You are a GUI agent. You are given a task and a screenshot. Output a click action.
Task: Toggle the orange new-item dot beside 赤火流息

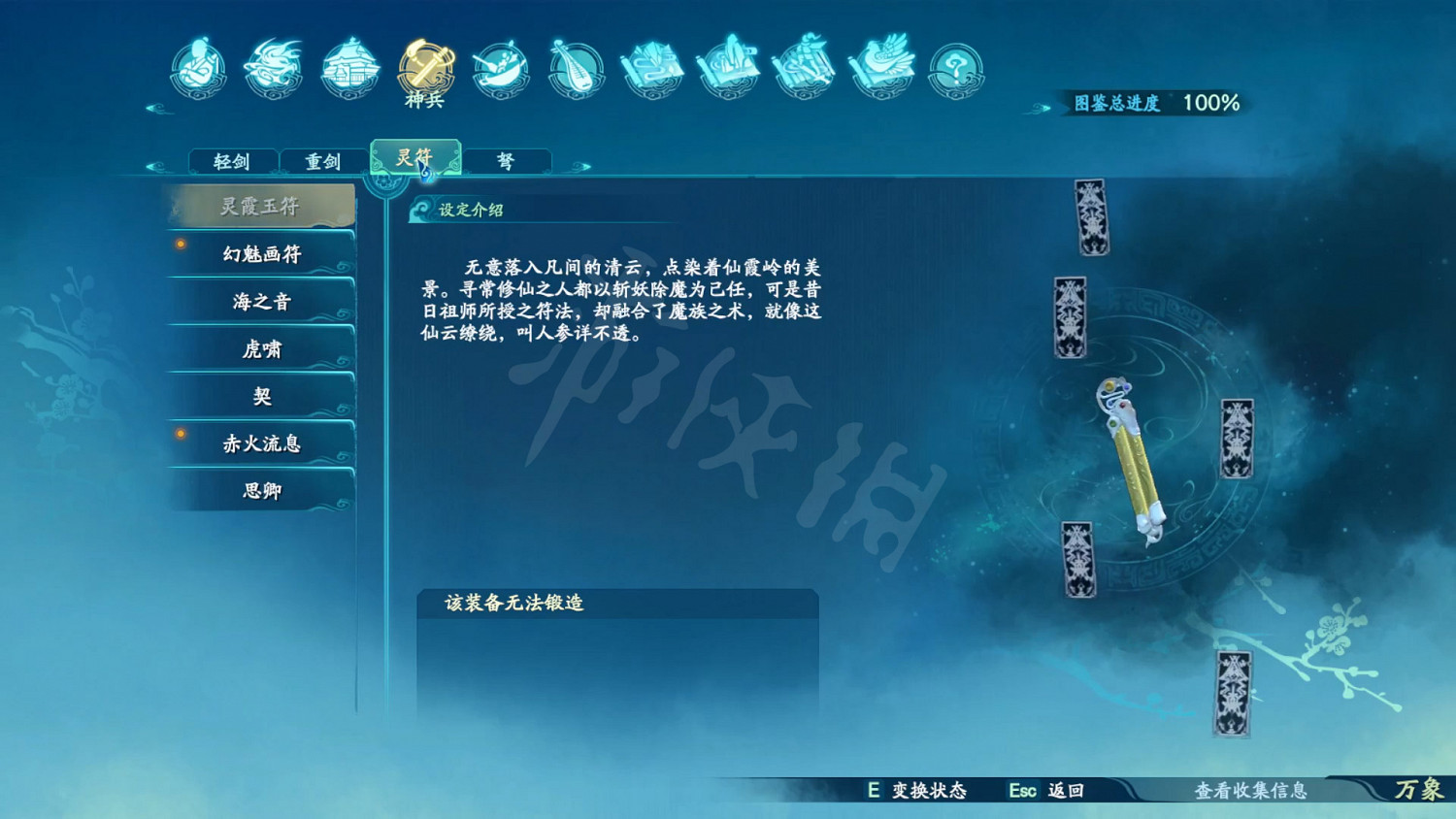pos(179,435)
